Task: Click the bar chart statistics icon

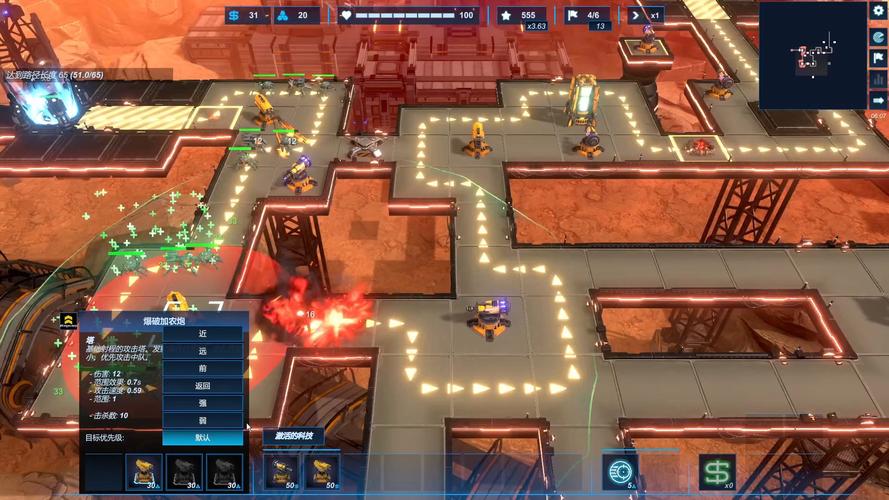Action: (879, 81)
